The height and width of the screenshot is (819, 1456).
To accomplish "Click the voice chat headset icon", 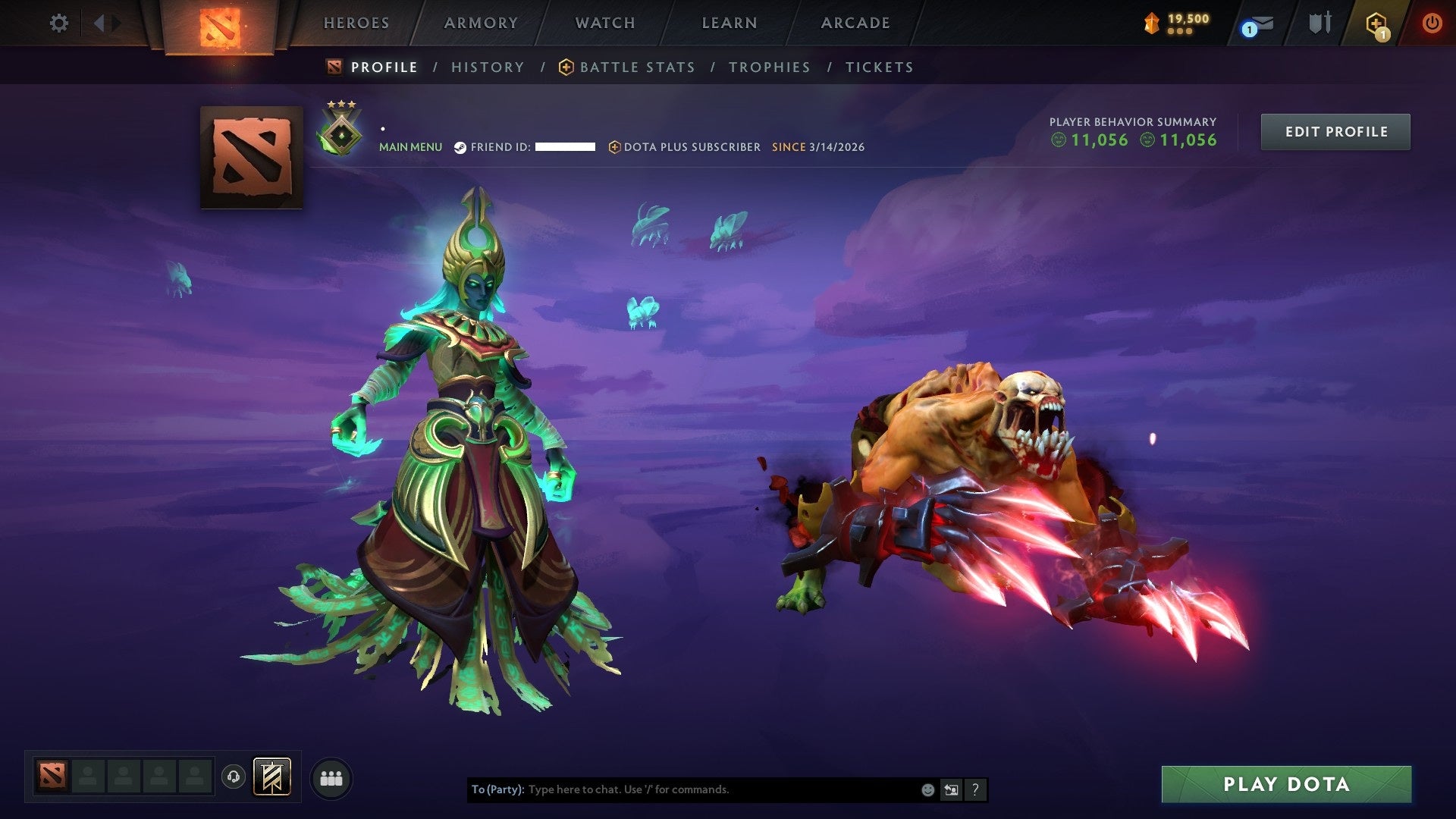I will (234, 777).
